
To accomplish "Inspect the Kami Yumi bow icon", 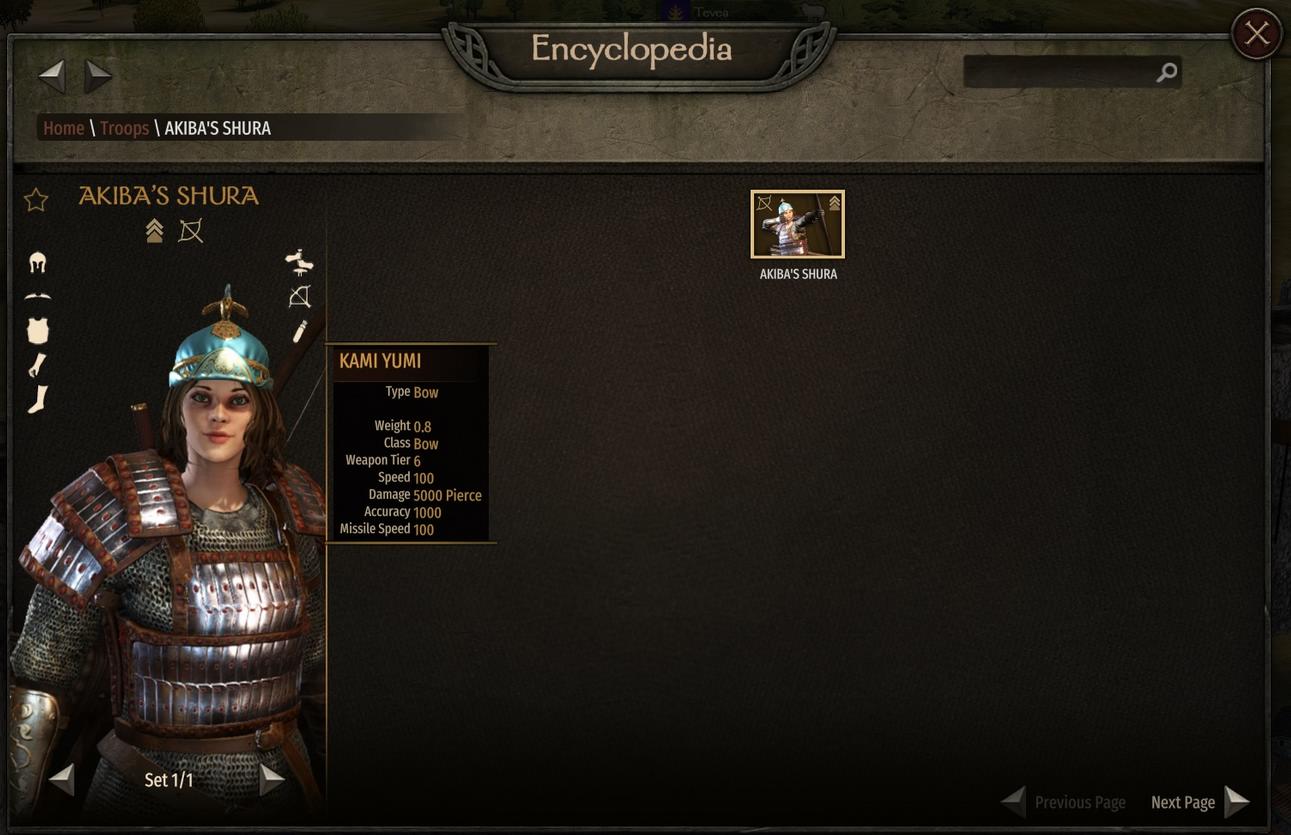I will (x=299, y=297).
